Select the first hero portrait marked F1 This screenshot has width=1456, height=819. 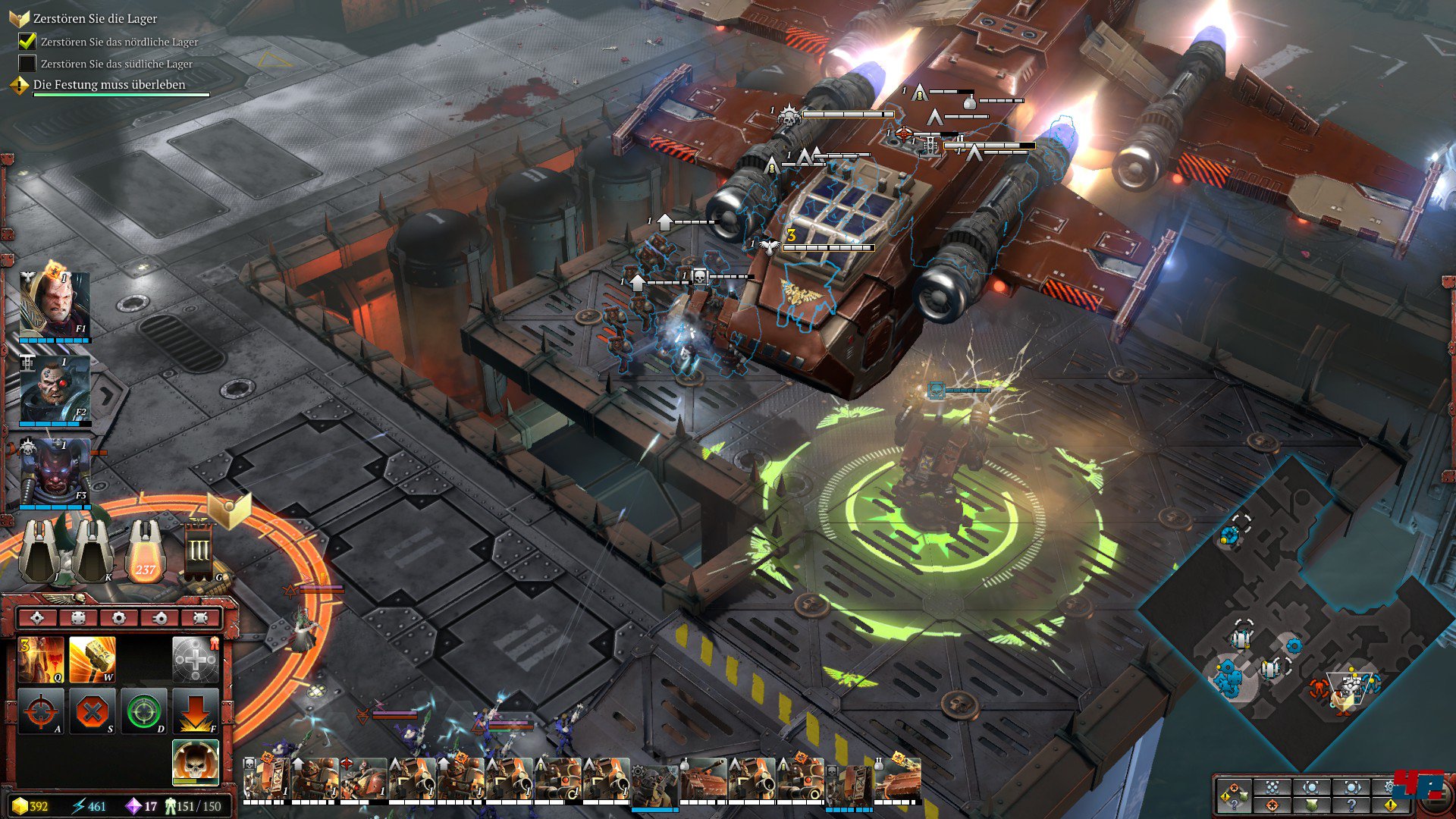coord(55,303)
